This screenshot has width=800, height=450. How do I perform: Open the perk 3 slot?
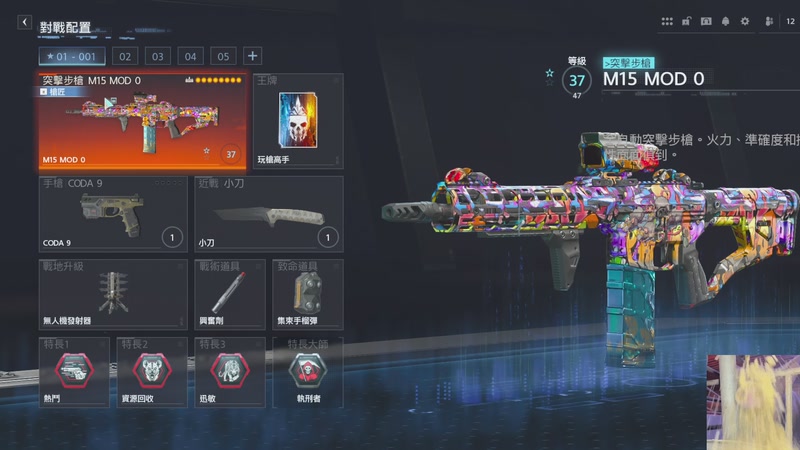coord(229,372)
